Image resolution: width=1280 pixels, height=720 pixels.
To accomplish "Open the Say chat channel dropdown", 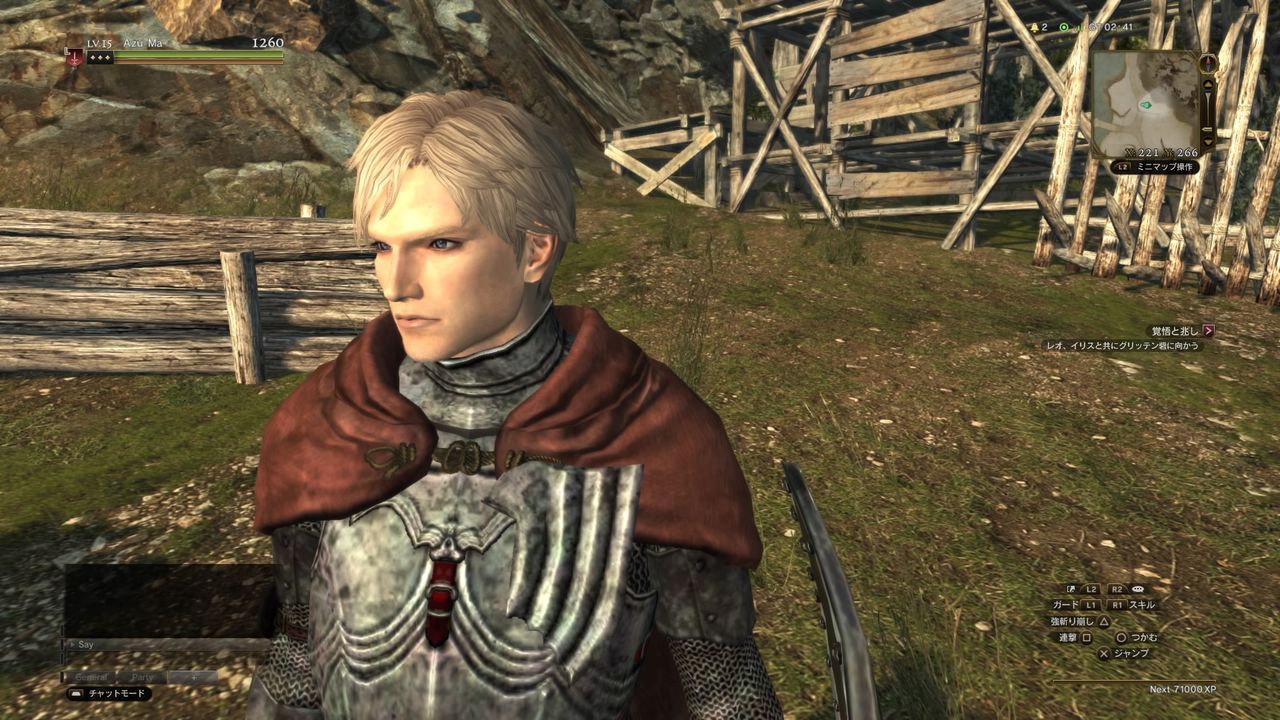I will coord(84,645).
